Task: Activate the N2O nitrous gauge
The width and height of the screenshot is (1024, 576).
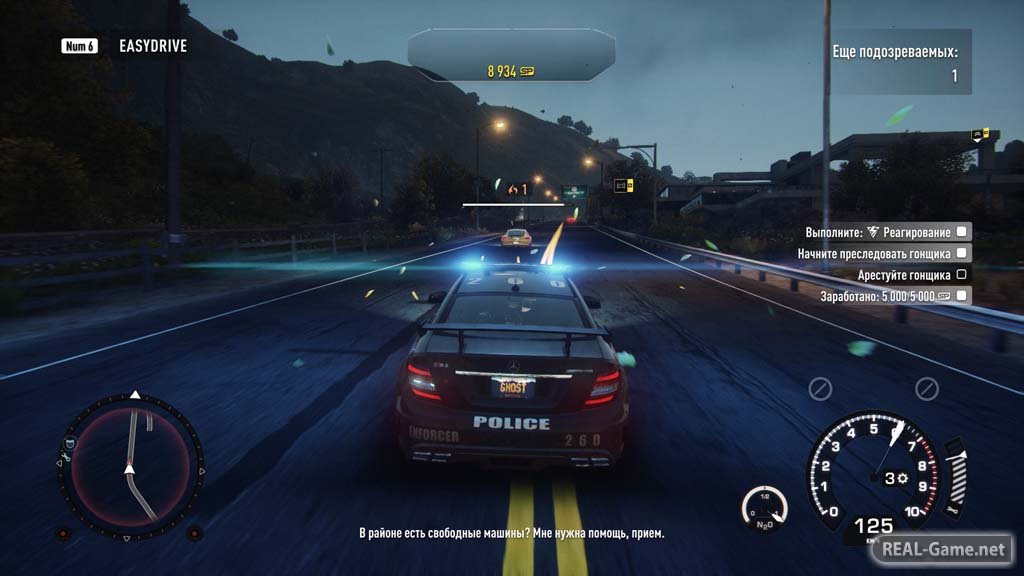Action: [x=765, y=506]
